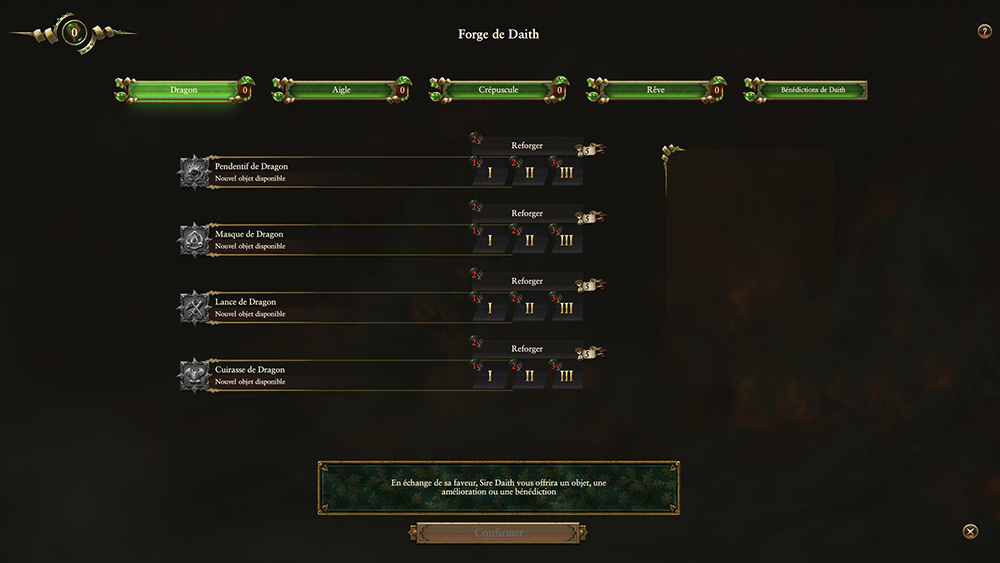Viewport: 1000px width, 563px height.
Task: Switch to the Dragon tab
Action: coord(183,90)
